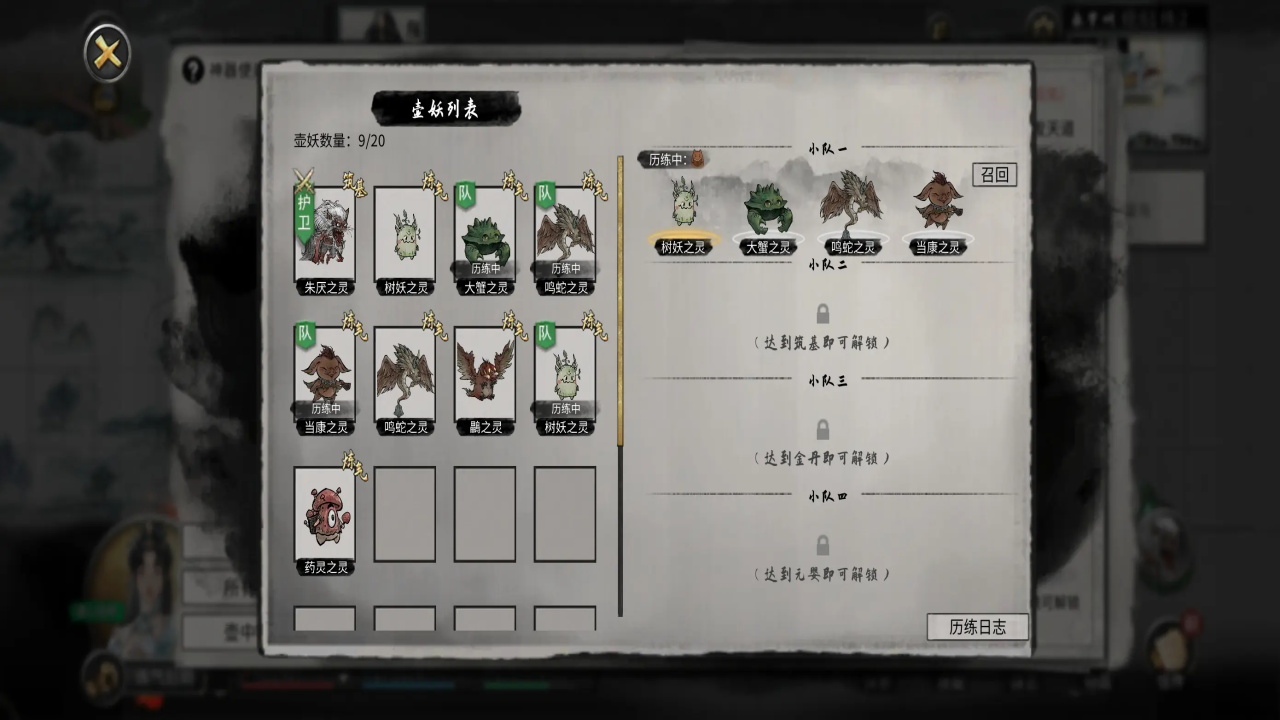Pick the 大蟹之灵 card marked 历练中 in the list
1280x720 pixels.
click(x=485, y=236)
